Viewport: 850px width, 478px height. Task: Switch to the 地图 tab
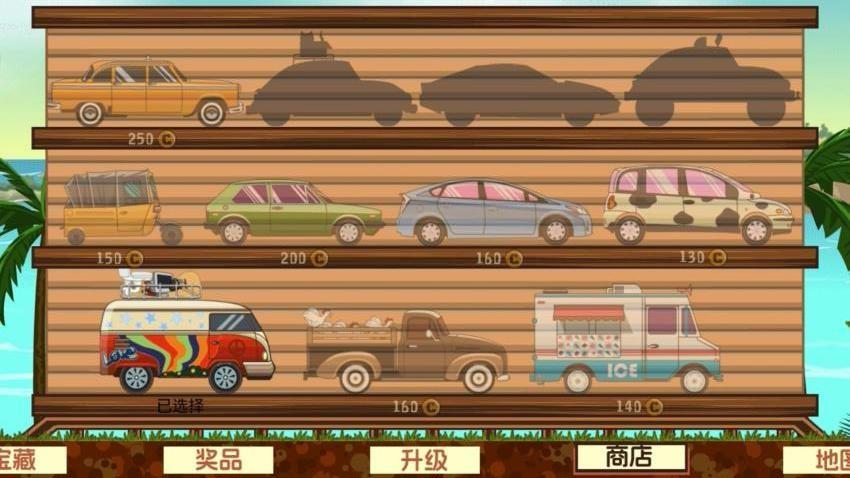tap(820, 460)
